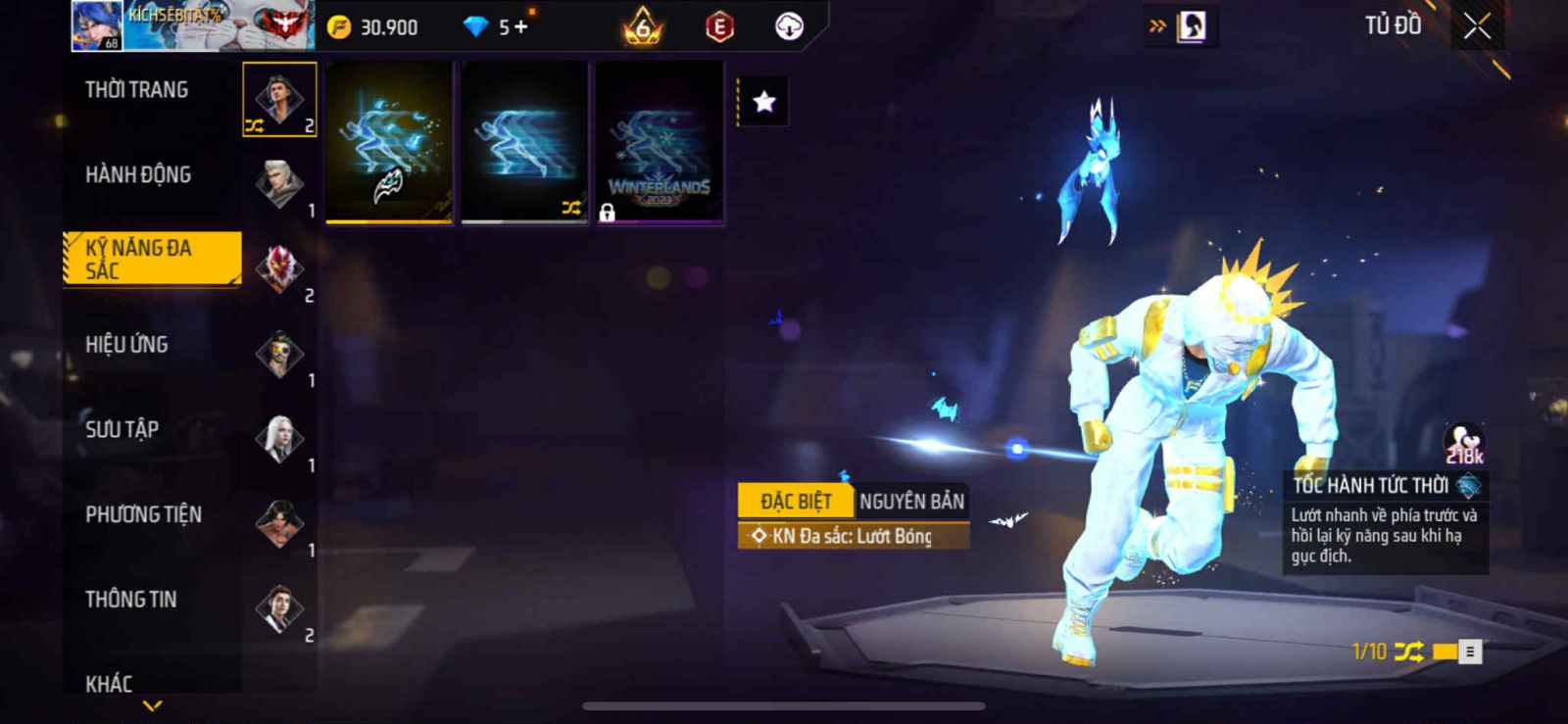Screen dimensions: 1568x724
Task: Open the cloud download icon
Action: point(789,26)
